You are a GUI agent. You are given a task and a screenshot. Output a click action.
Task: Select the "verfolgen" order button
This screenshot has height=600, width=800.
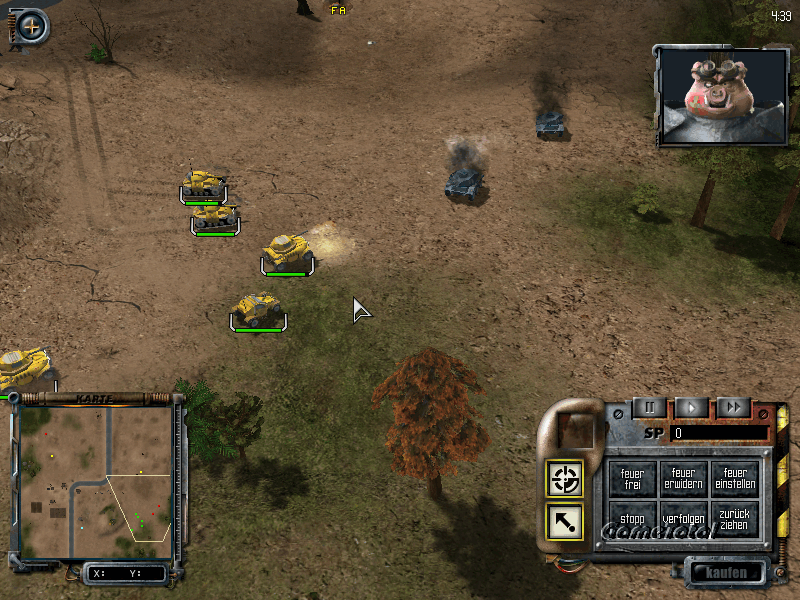click(683, 519)
